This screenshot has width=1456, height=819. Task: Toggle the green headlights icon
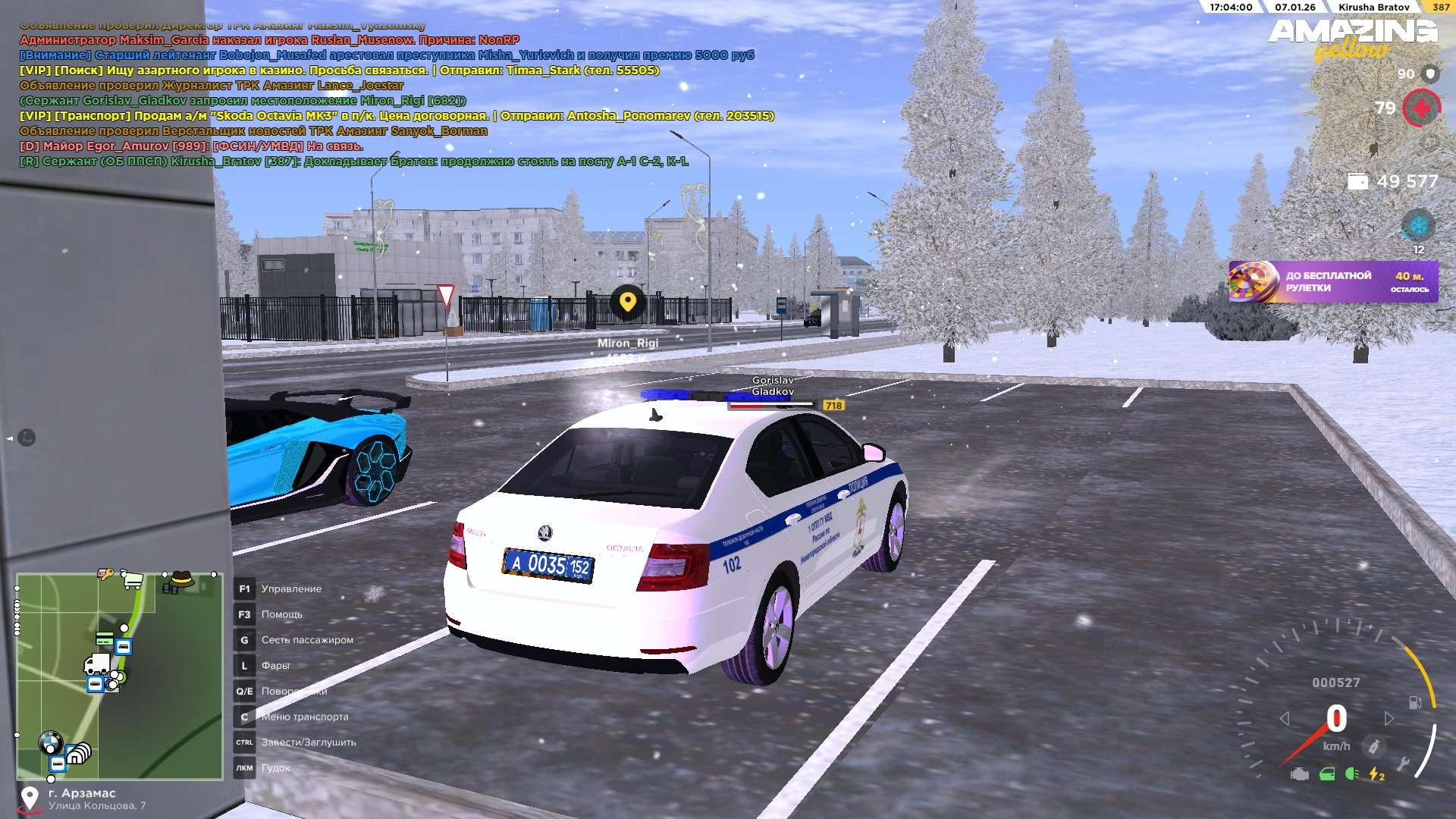(1351, 774)
